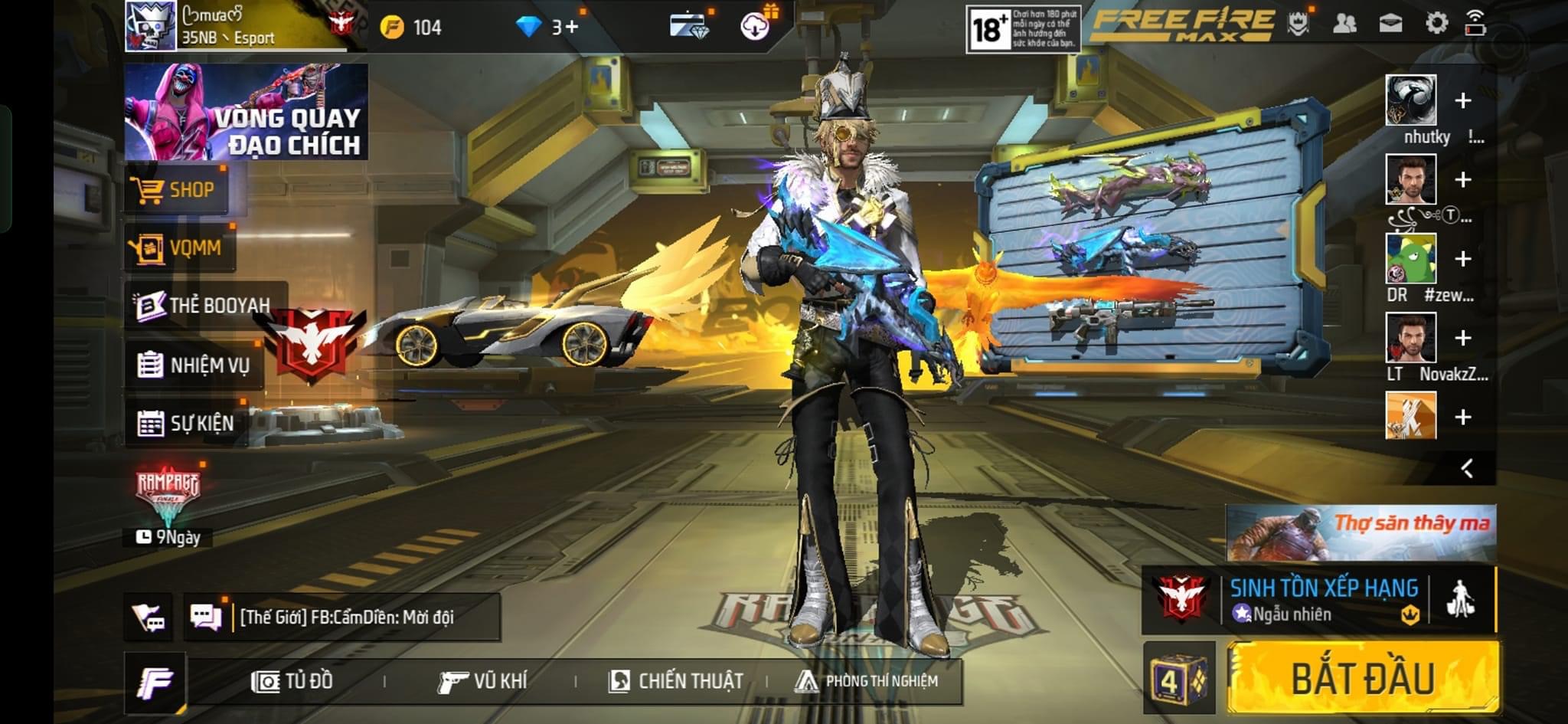The width and height of the screenshot is (1568, 724).
Task: Open the settings gear icon
Action: [1436, 24]
